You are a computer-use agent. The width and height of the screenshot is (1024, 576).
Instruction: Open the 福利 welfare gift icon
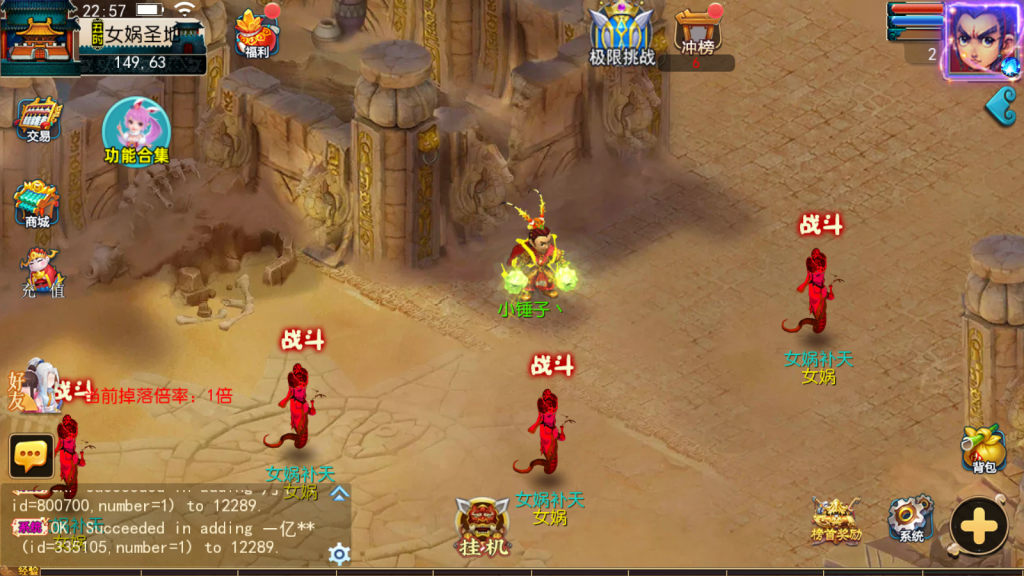tap(257, 33)
